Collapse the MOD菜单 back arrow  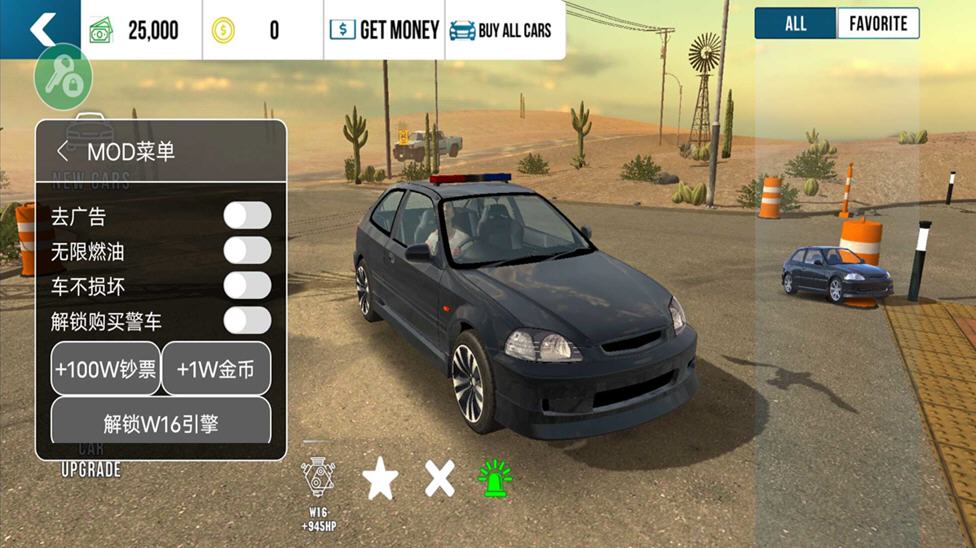click(x=63, y=152)
